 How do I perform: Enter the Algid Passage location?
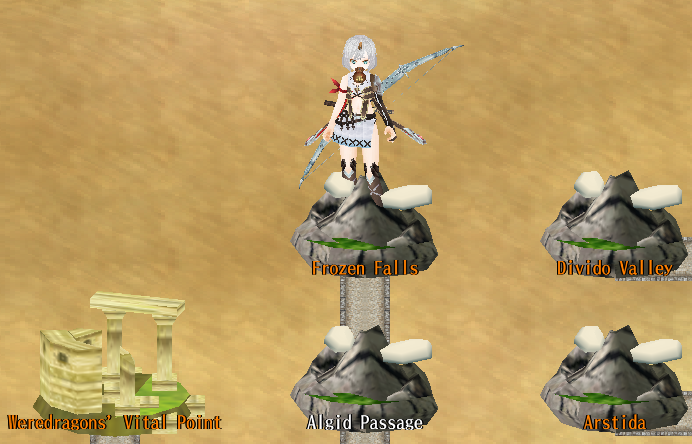364,380
